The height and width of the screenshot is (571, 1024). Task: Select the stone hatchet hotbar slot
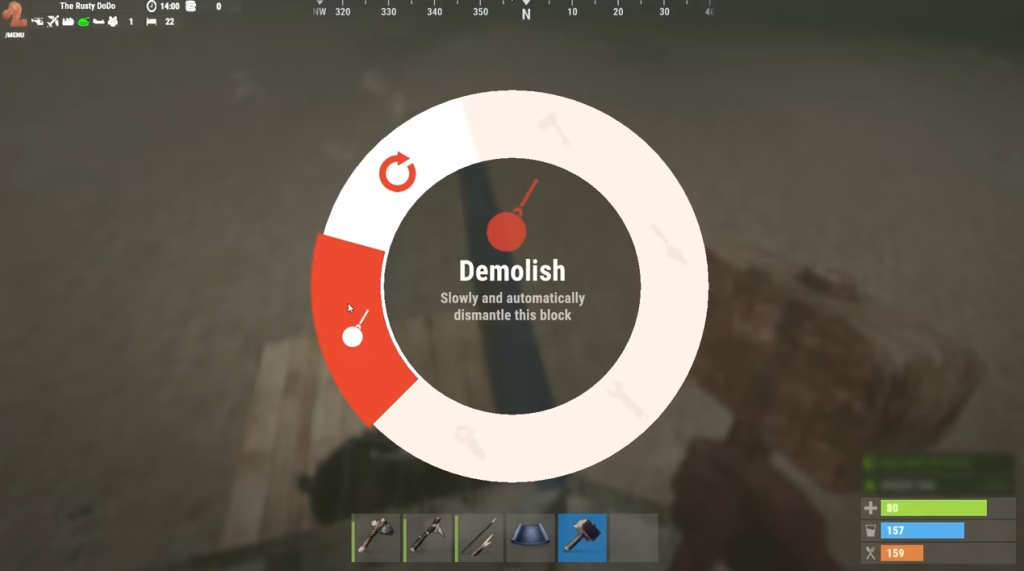tap(376, 538)
